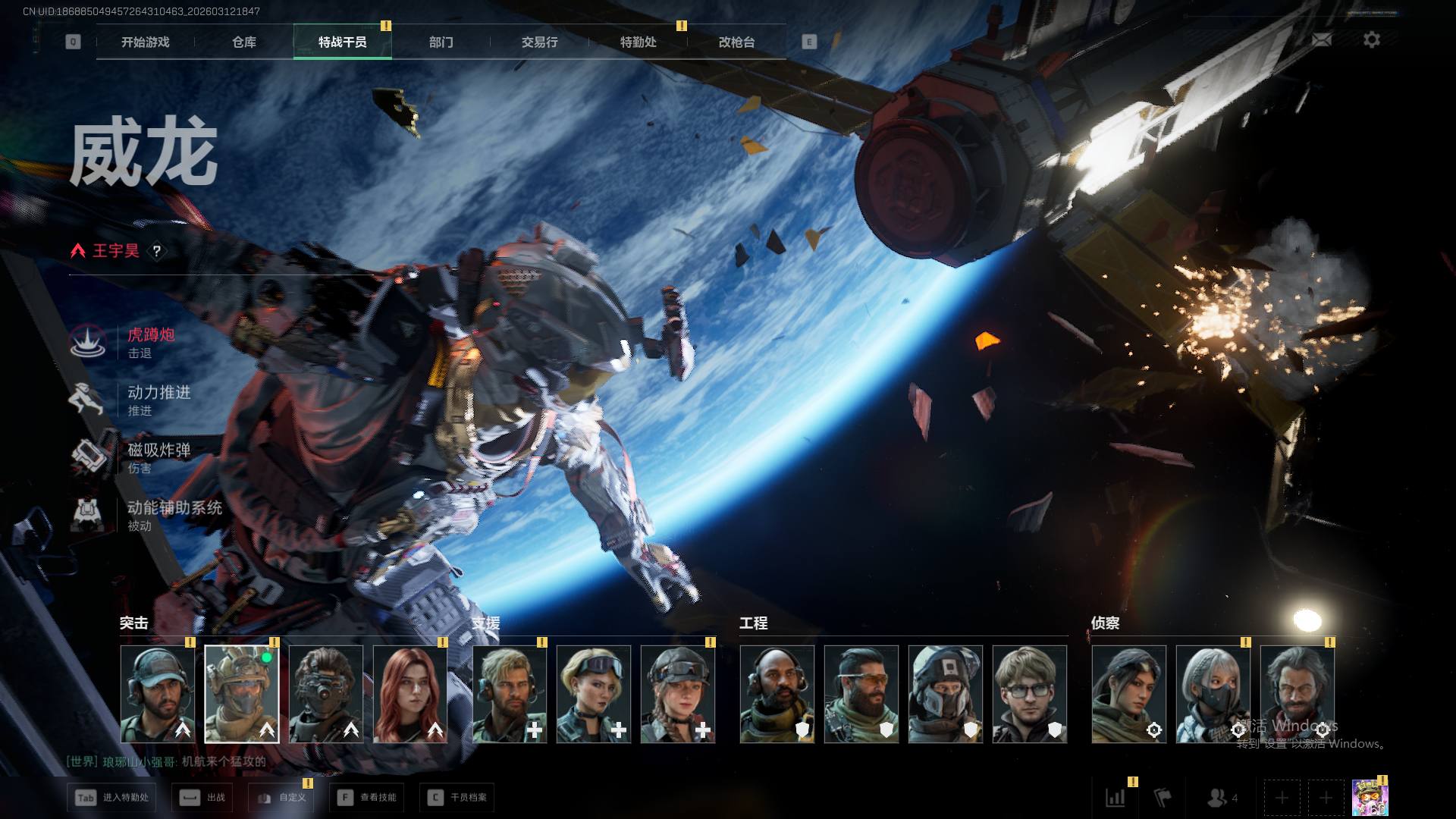The width and height of the screenshot is (1456, 819).
Task: Go to the 部门 tab
Action: (441, 42)
